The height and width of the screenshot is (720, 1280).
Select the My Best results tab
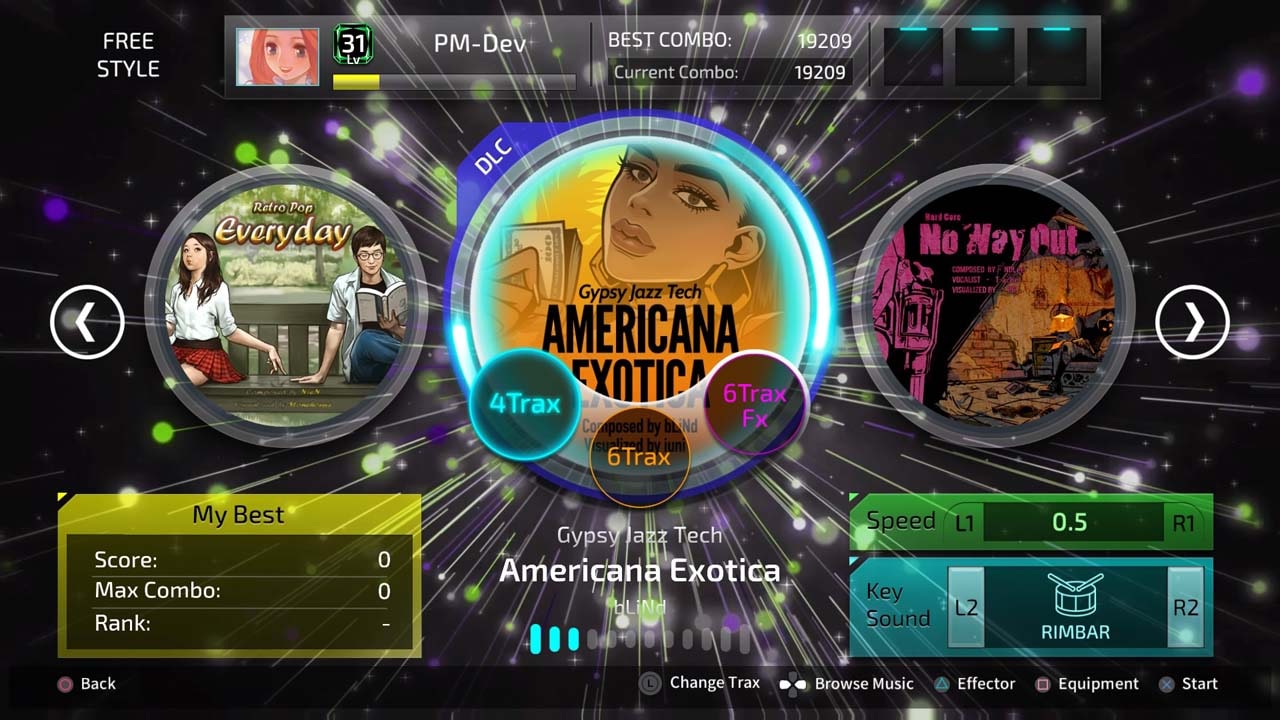tap(239, 514)
